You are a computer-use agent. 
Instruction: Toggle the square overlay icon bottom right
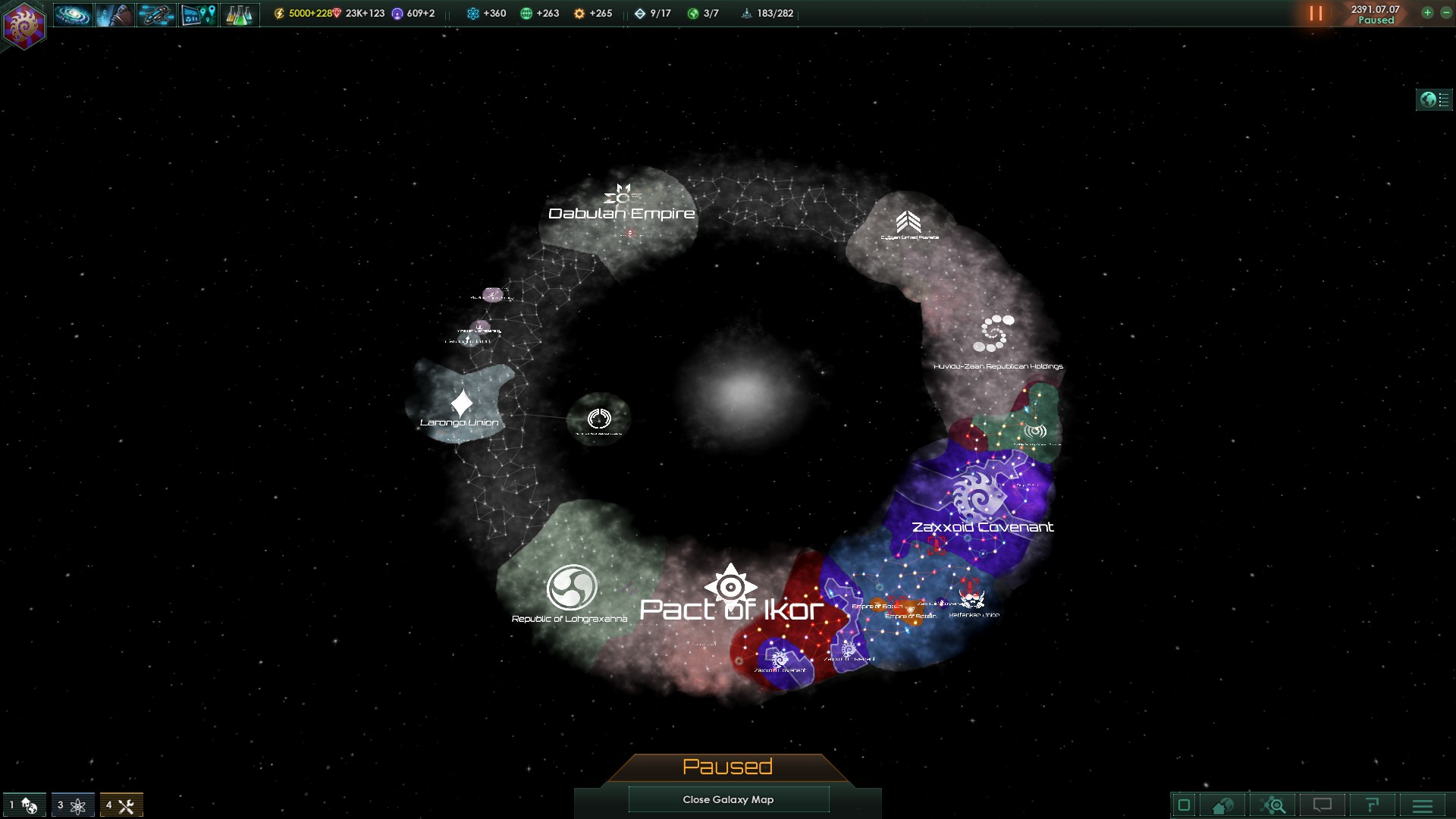click(x=1184, y=805)
